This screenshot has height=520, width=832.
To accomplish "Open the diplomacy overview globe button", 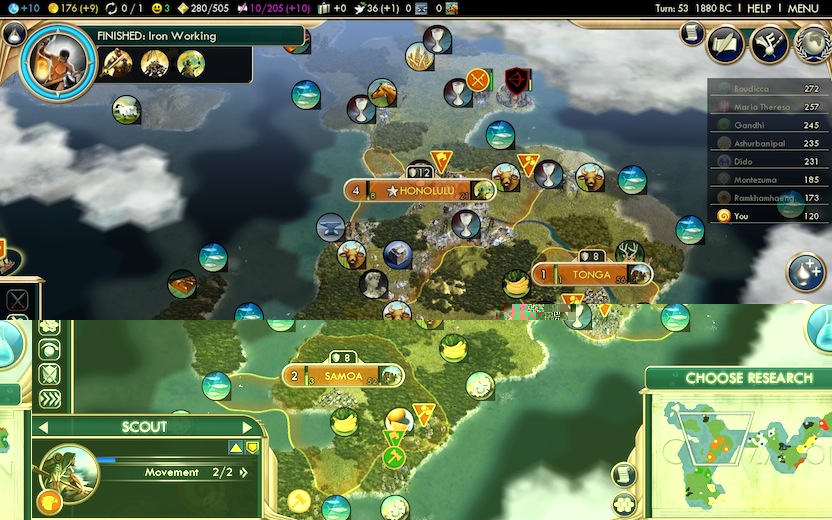I will click(812, 43).
